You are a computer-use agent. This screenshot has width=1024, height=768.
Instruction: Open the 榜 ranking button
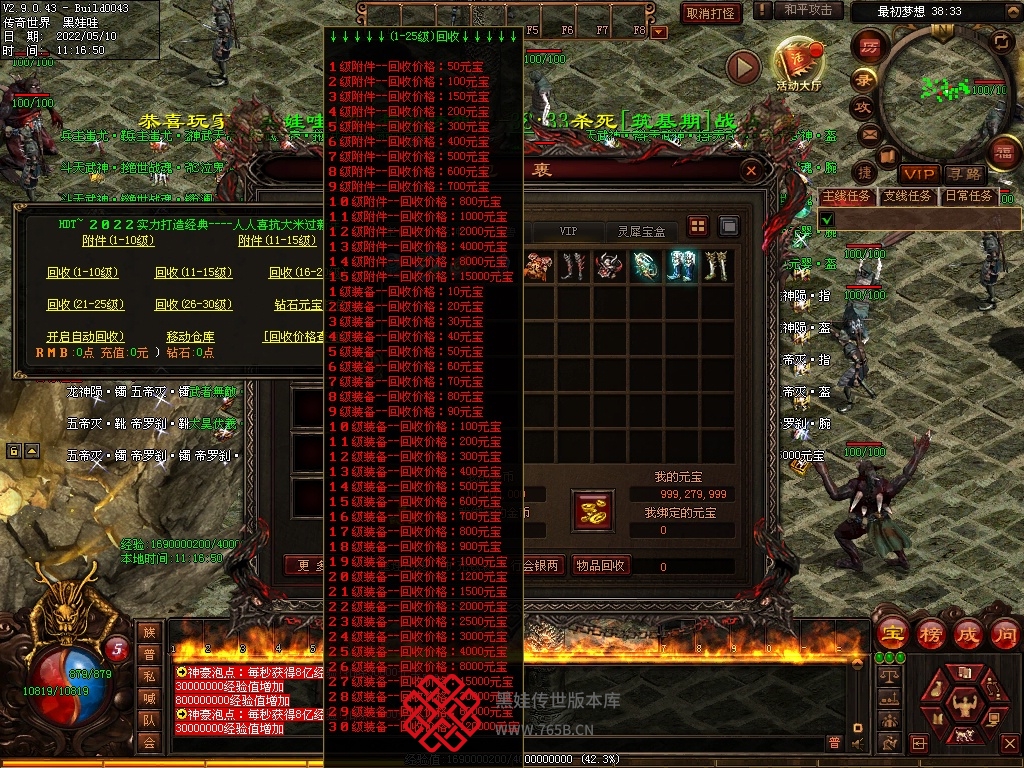[x=930, y=633]
